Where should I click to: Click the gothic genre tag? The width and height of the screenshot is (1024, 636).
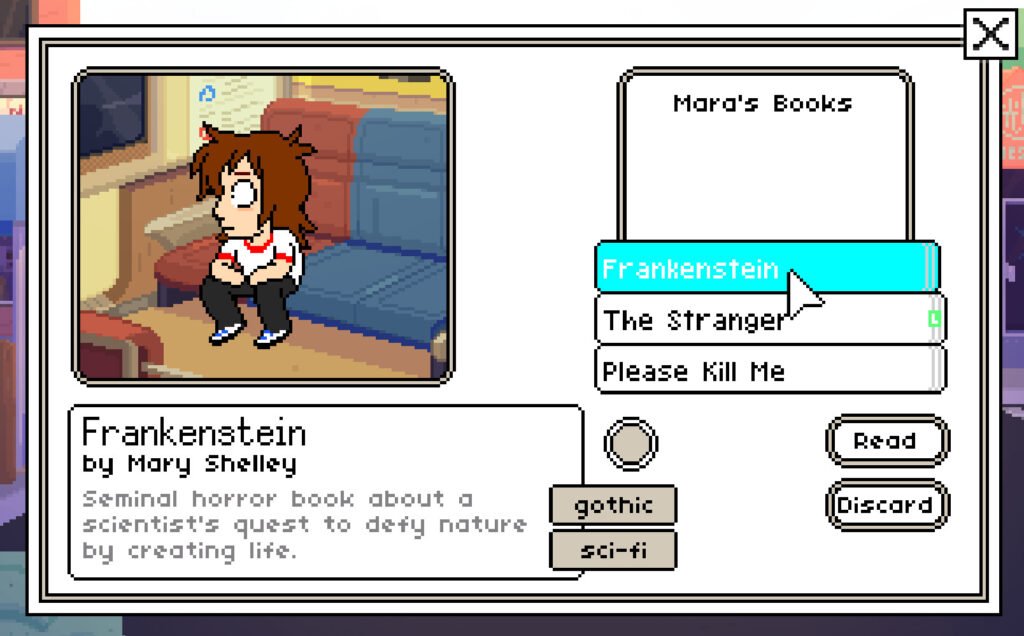(x=613, y=505)
